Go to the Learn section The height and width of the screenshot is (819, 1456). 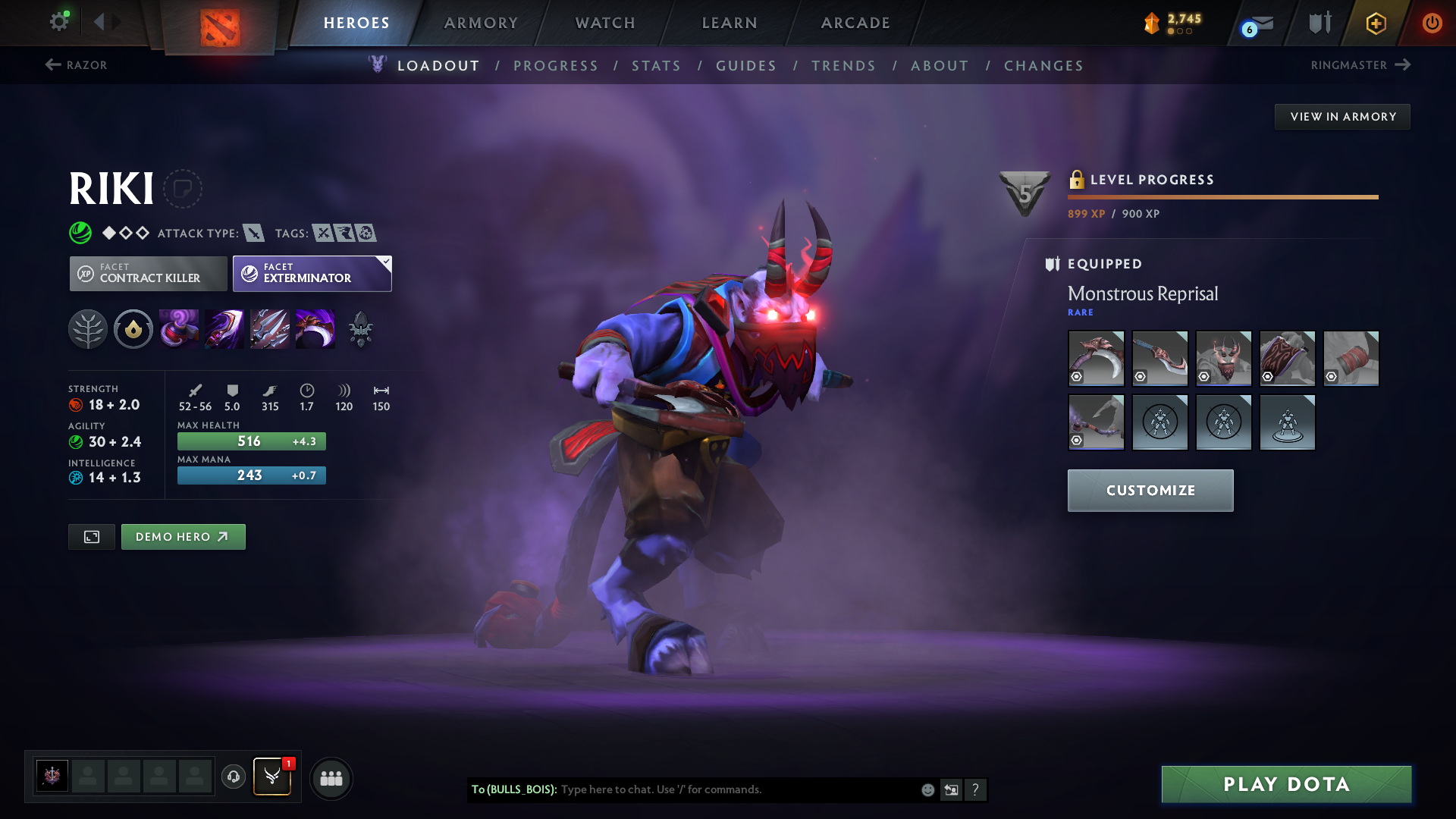pos(730,23)
